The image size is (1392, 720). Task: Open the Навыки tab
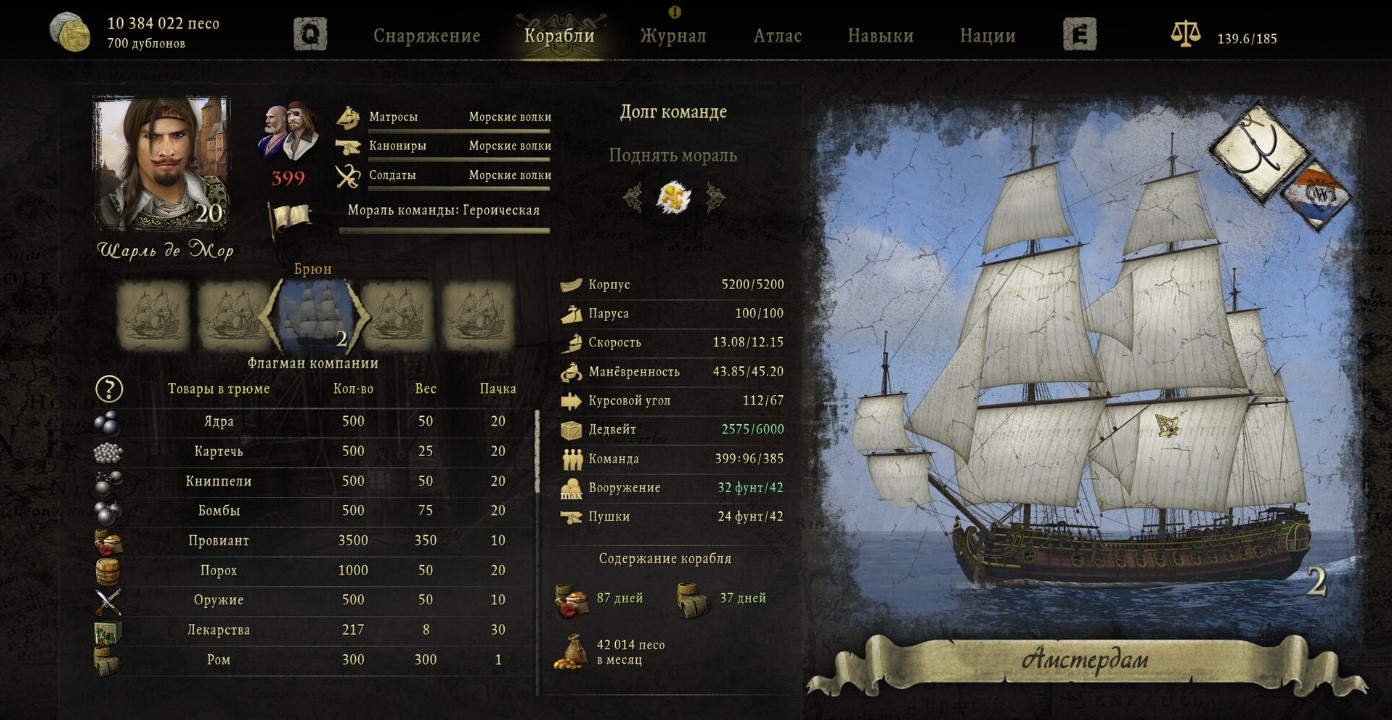[880, 36]
